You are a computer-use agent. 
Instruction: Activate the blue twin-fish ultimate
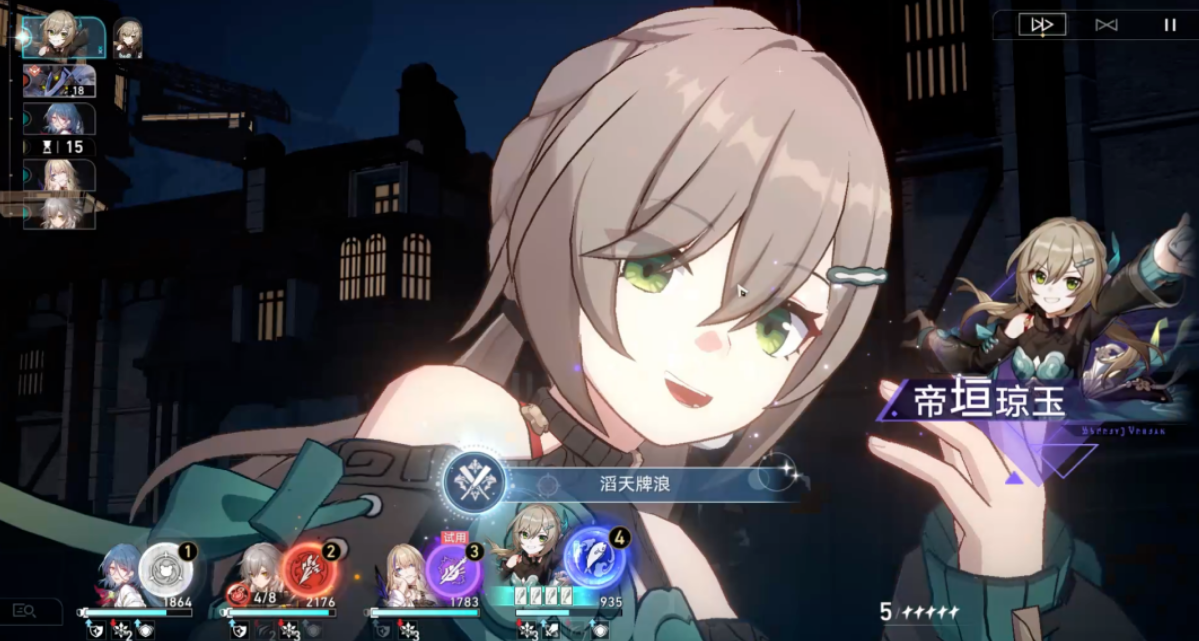click(x=594, y=562)
